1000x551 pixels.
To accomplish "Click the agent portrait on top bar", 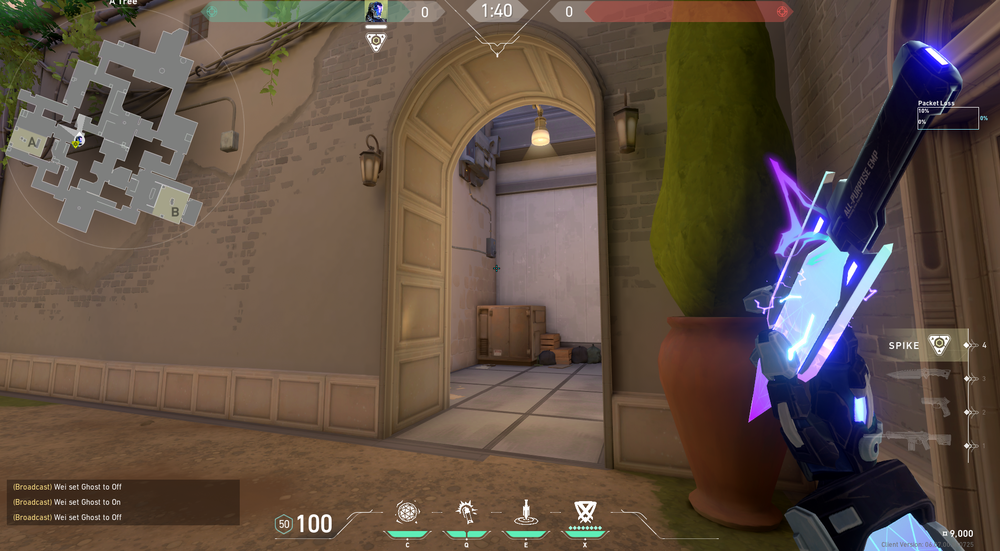I will 376,12.
